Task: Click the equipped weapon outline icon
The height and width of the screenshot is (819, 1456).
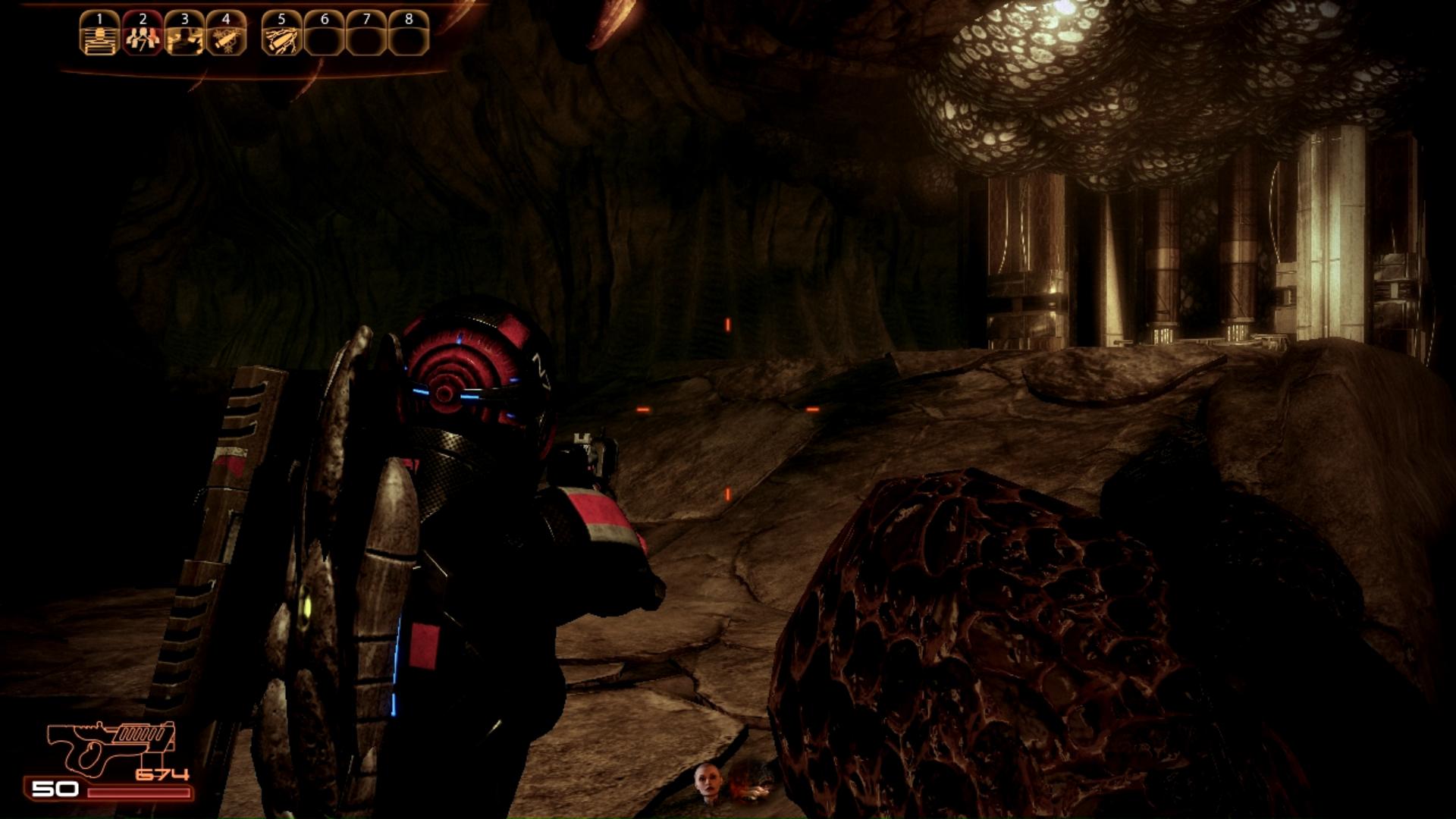Action: click(111, 746)
